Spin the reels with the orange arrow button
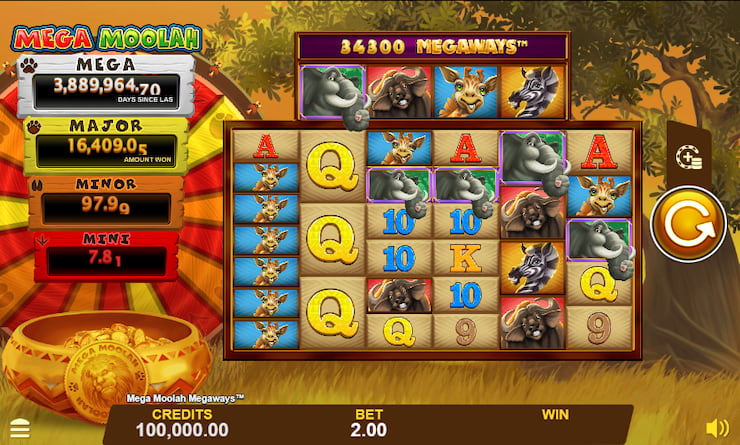Viewport: 740px width, 445px height. [x=687, y=225]
